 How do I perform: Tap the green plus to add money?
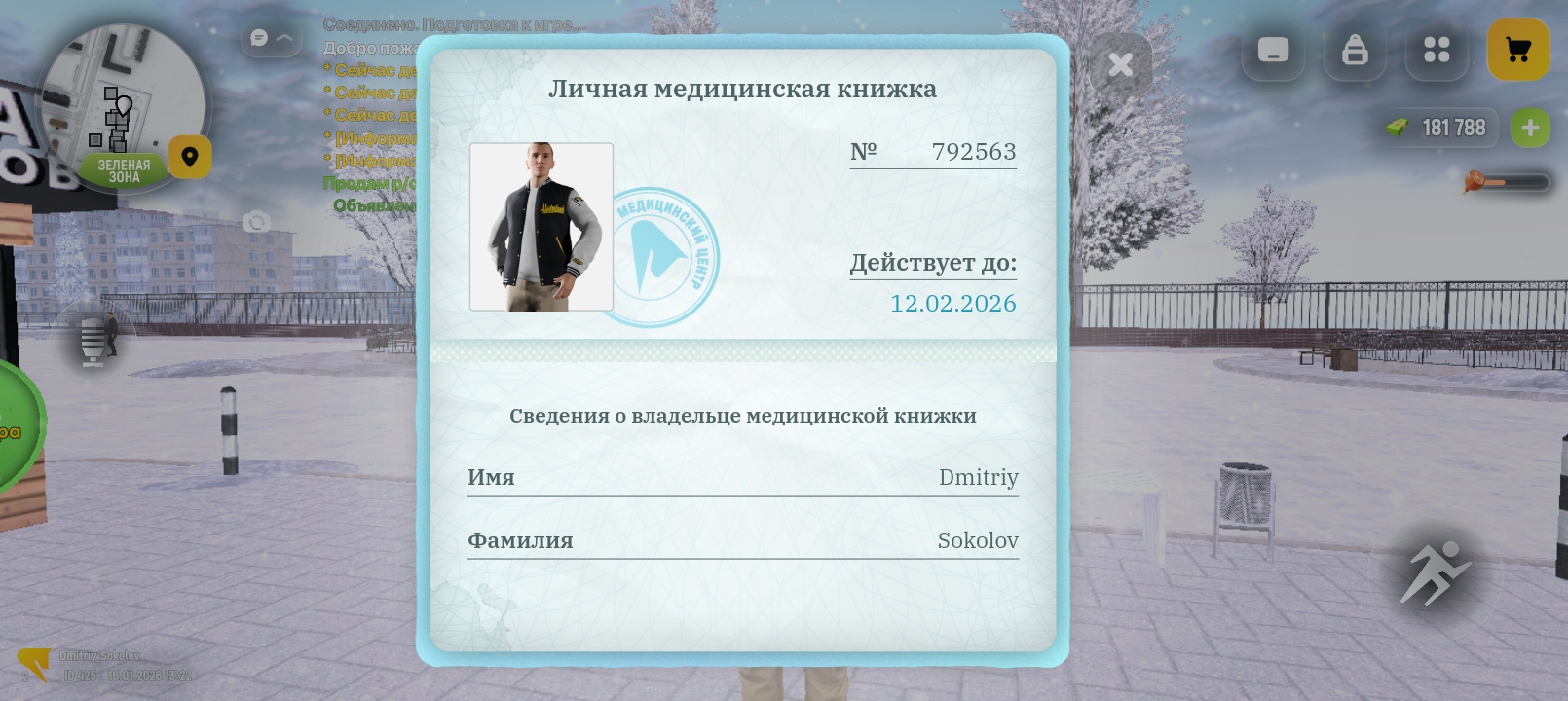(1530, 128)
